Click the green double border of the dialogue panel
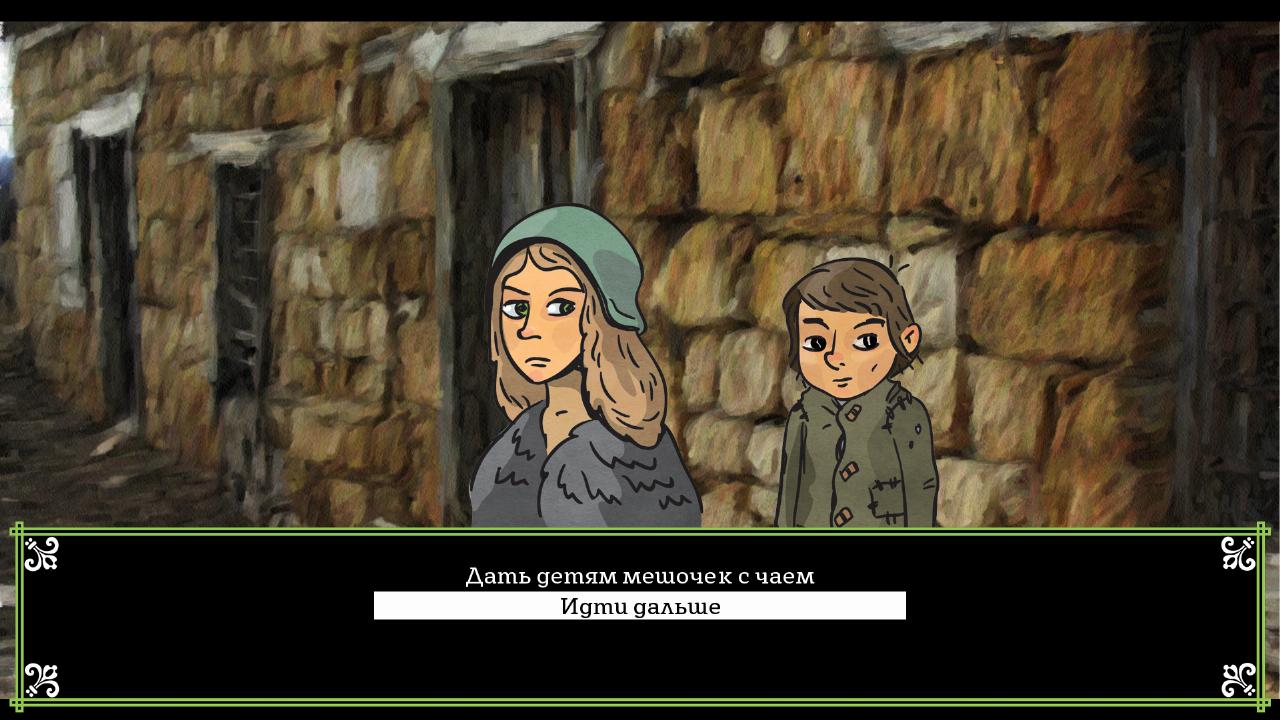Viewport: 1280px width, 720px height. [x=639, y=527]
